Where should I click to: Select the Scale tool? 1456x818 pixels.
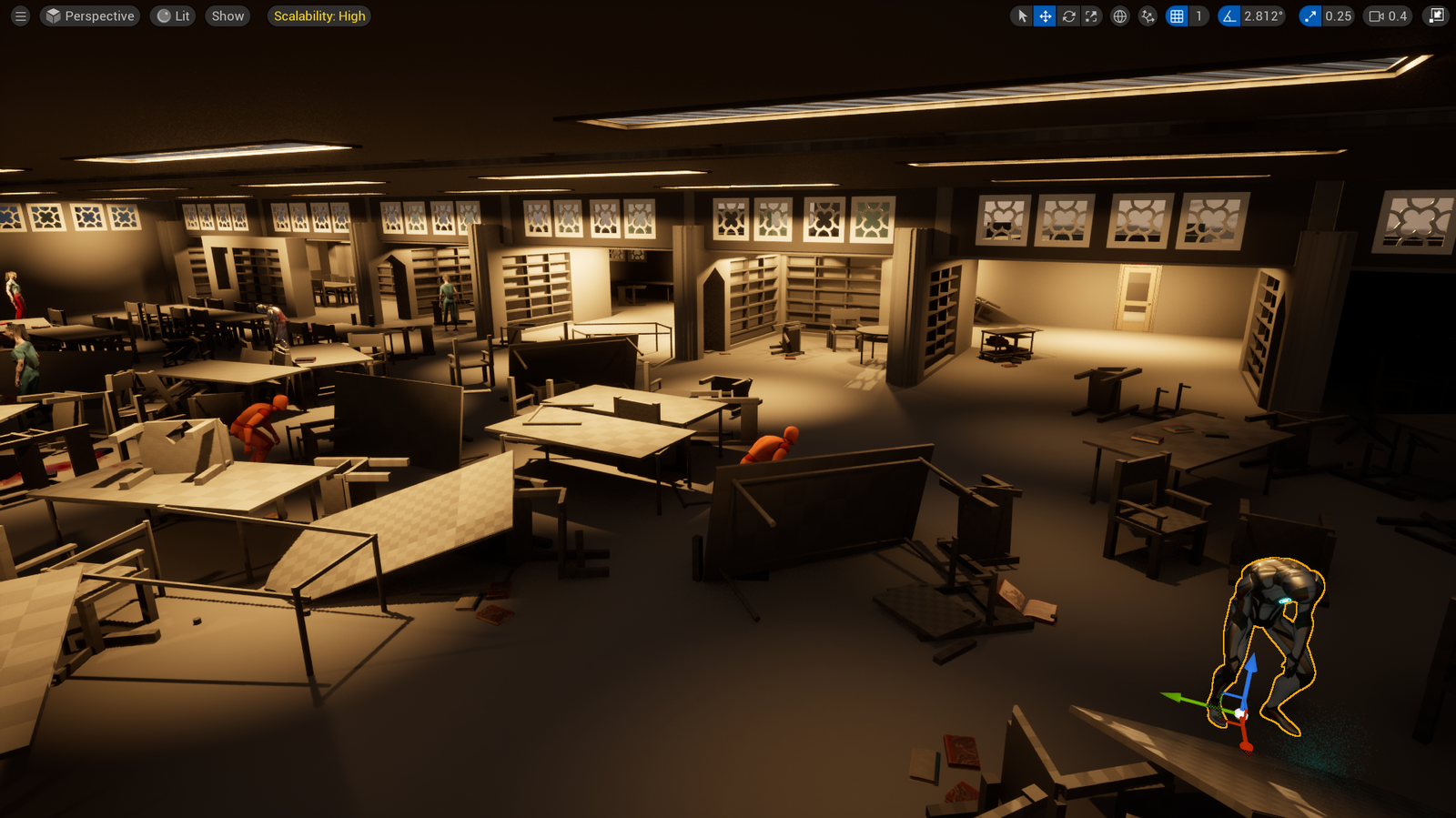point(1090,15)
